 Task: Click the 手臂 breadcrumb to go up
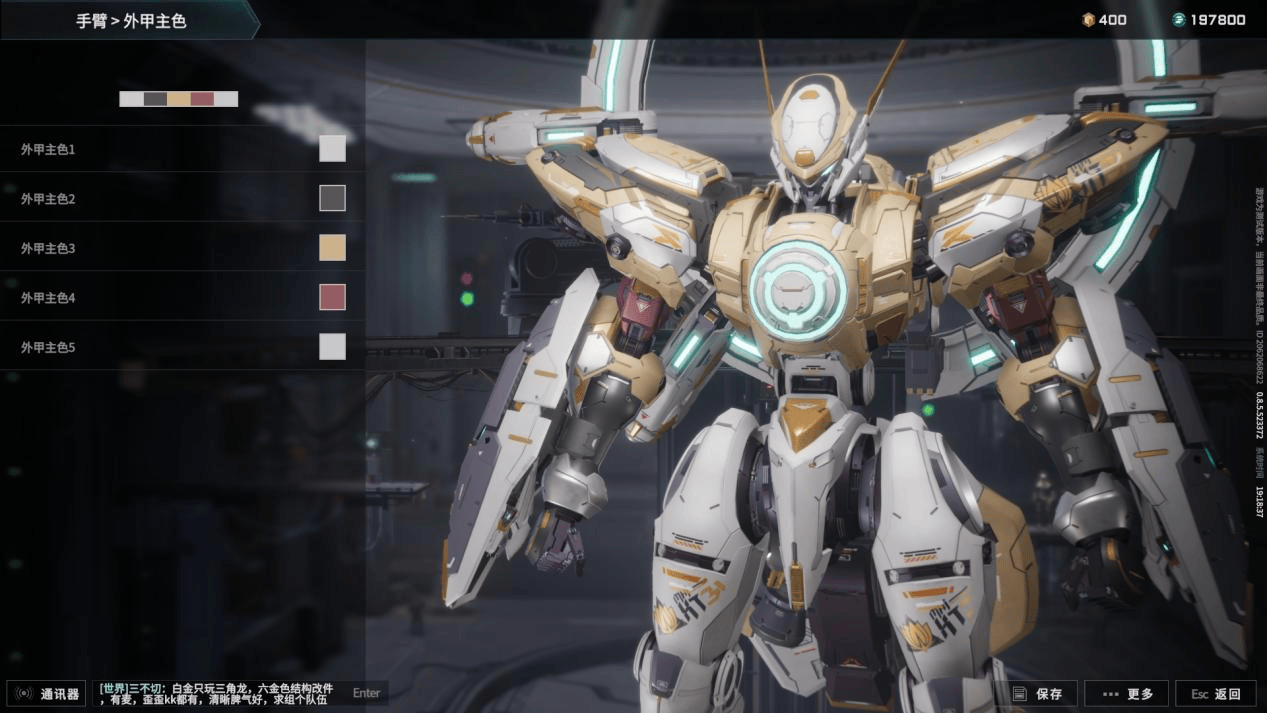91,20
